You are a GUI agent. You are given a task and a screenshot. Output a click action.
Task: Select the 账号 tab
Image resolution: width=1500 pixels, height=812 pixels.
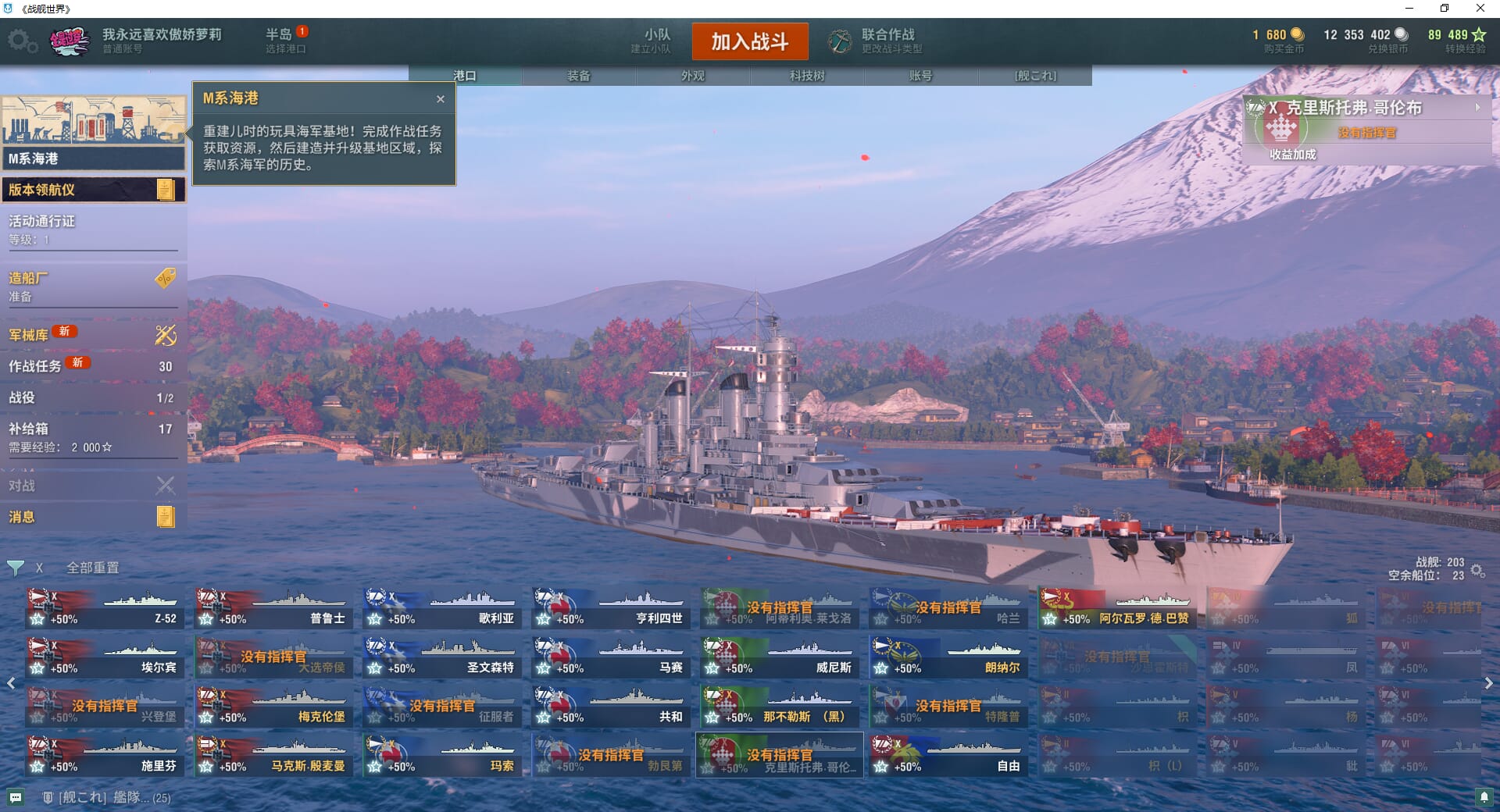tap(920, 76)
